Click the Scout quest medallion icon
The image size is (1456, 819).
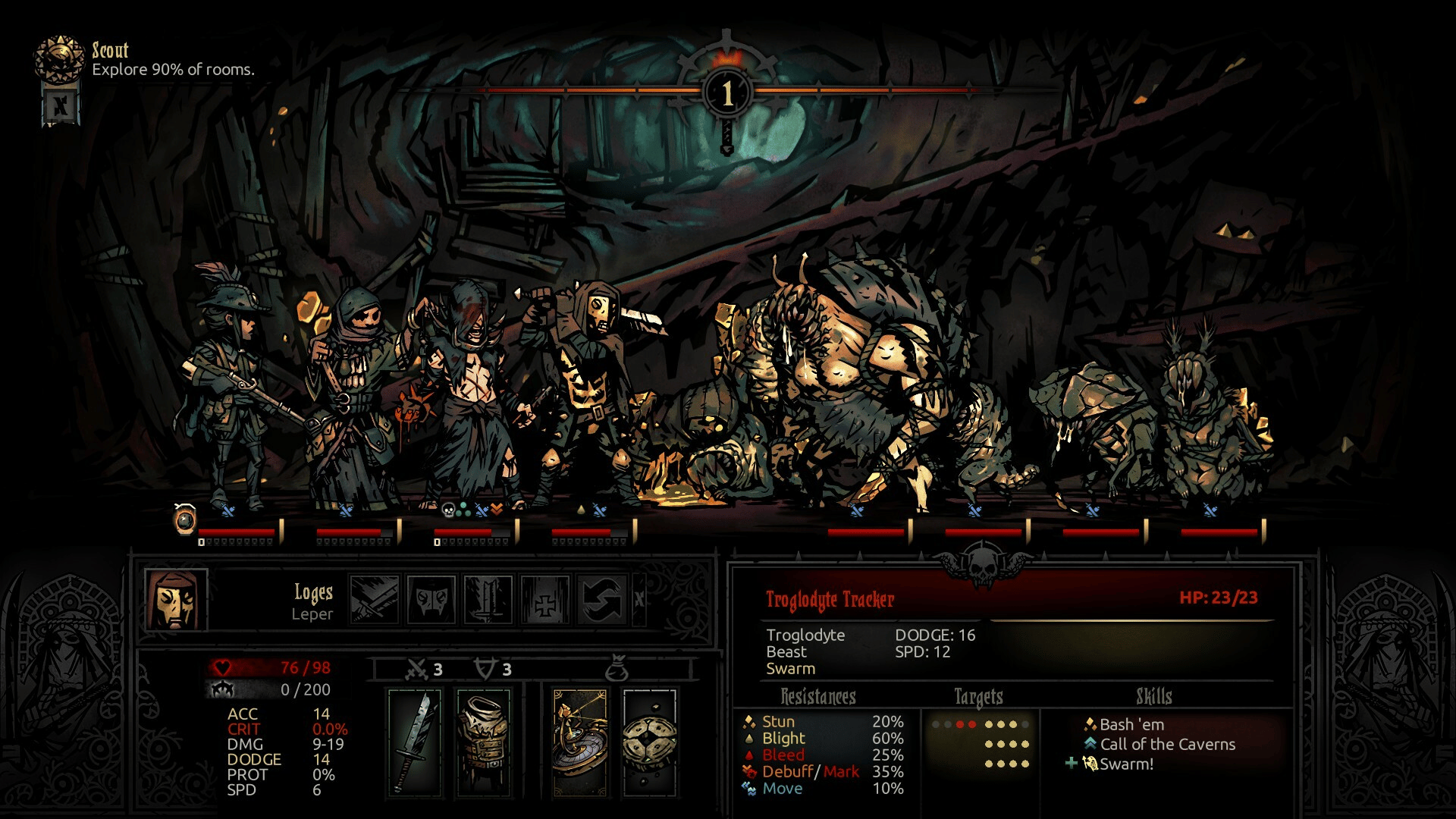59,59
